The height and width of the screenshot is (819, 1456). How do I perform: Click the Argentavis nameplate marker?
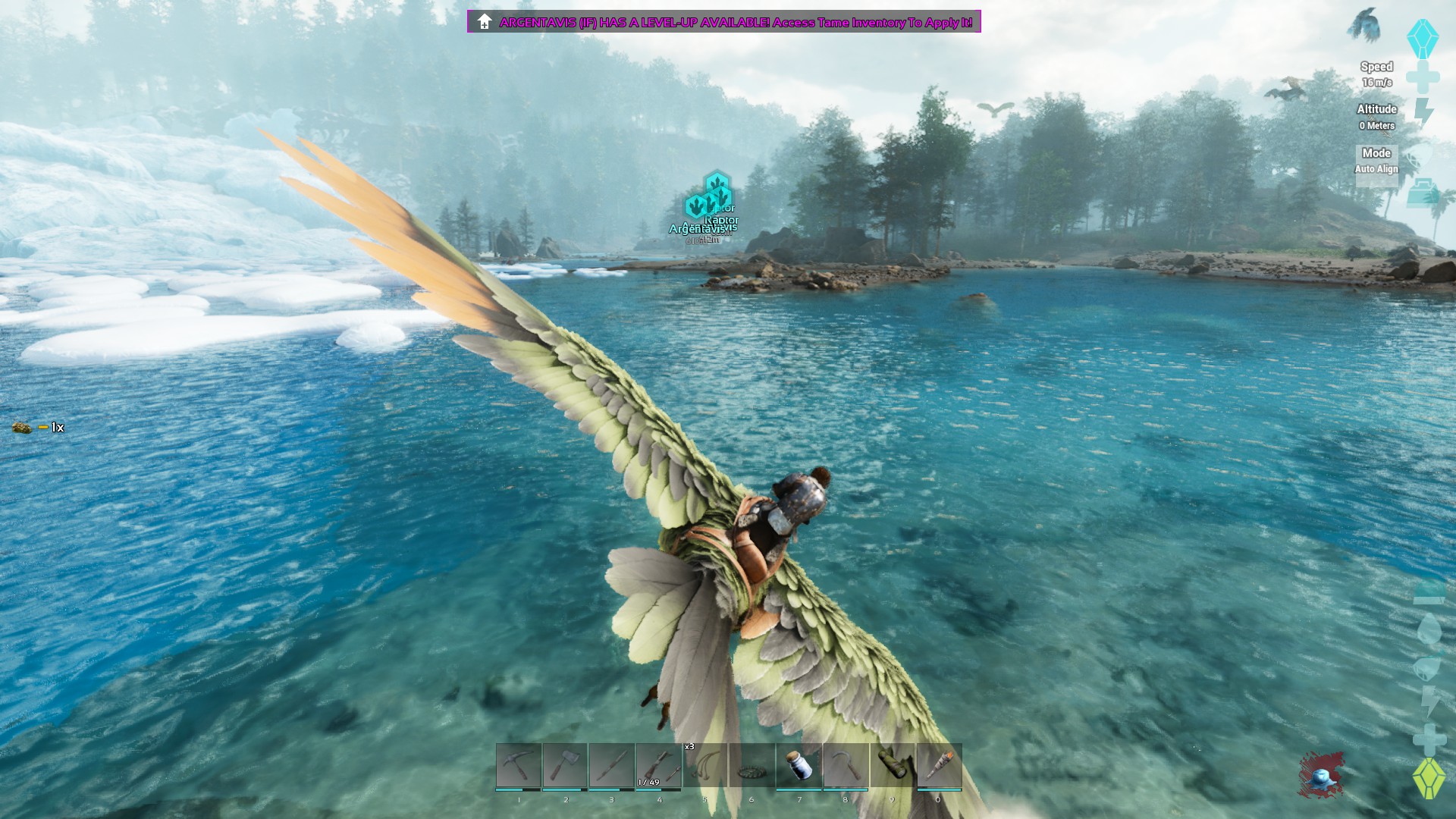(x=695, y=227)
